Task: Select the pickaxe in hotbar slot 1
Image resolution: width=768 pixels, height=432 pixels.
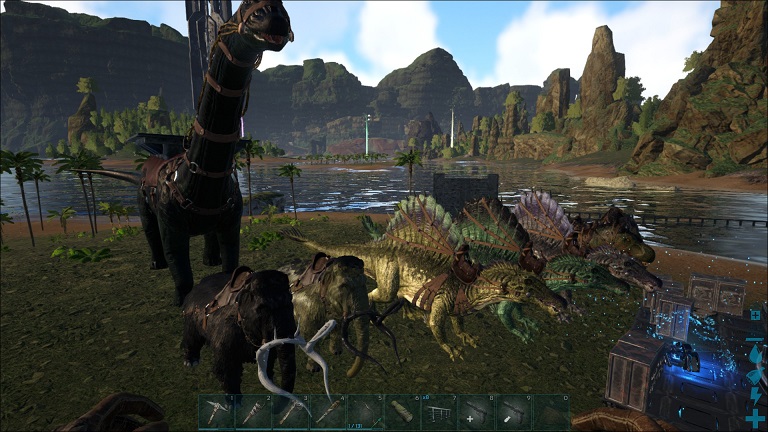Action: click(215, 412)
